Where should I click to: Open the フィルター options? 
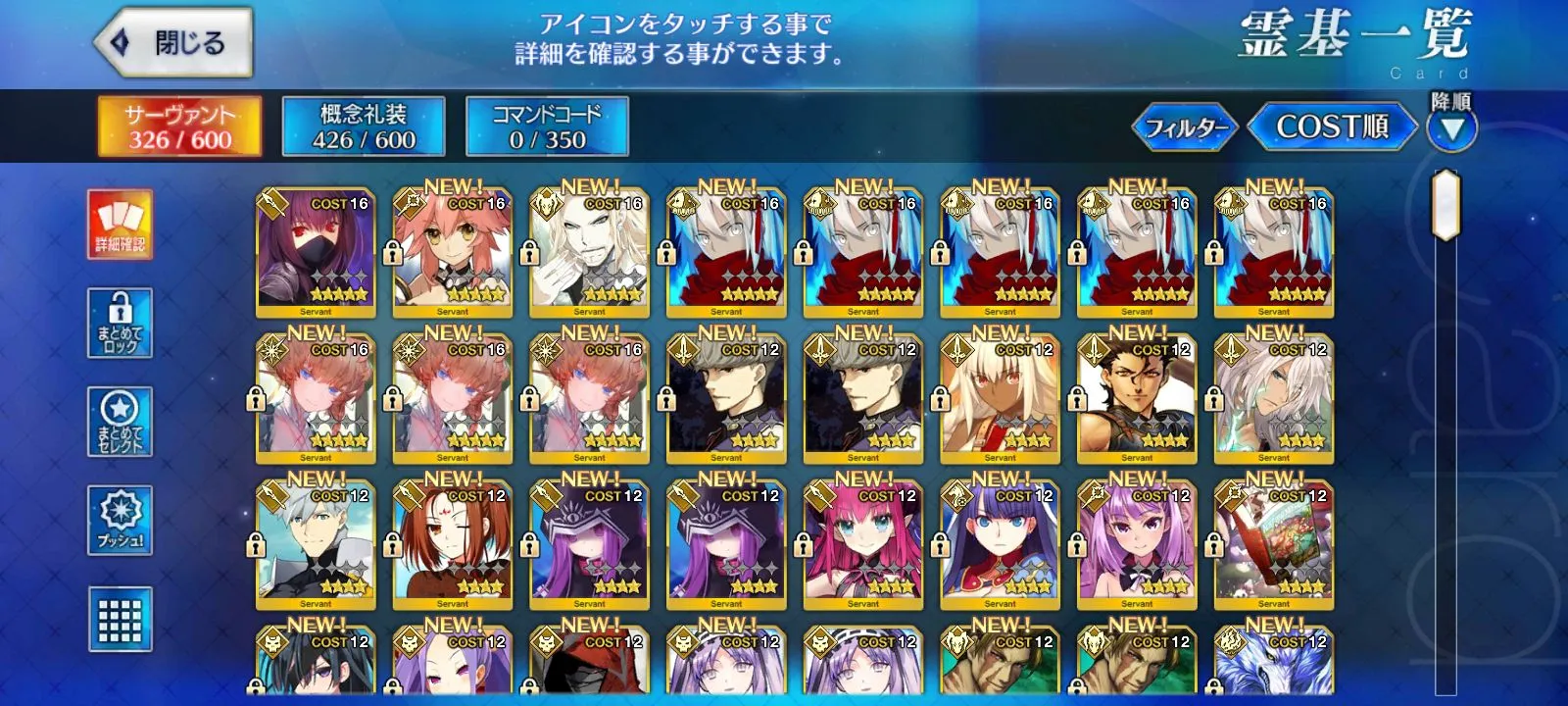[1186, 127]
